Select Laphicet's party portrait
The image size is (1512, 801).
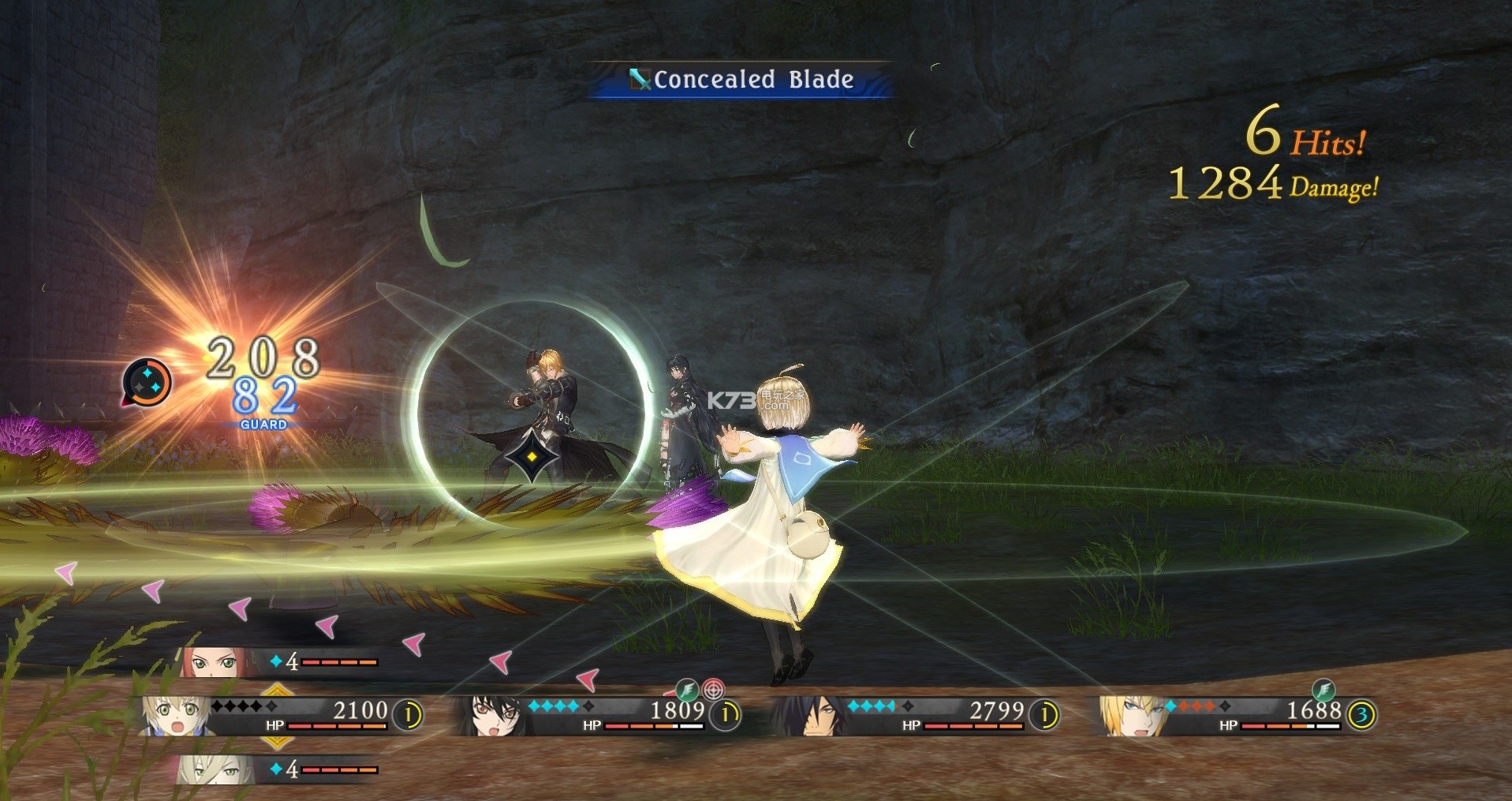[x=168, y=717]
